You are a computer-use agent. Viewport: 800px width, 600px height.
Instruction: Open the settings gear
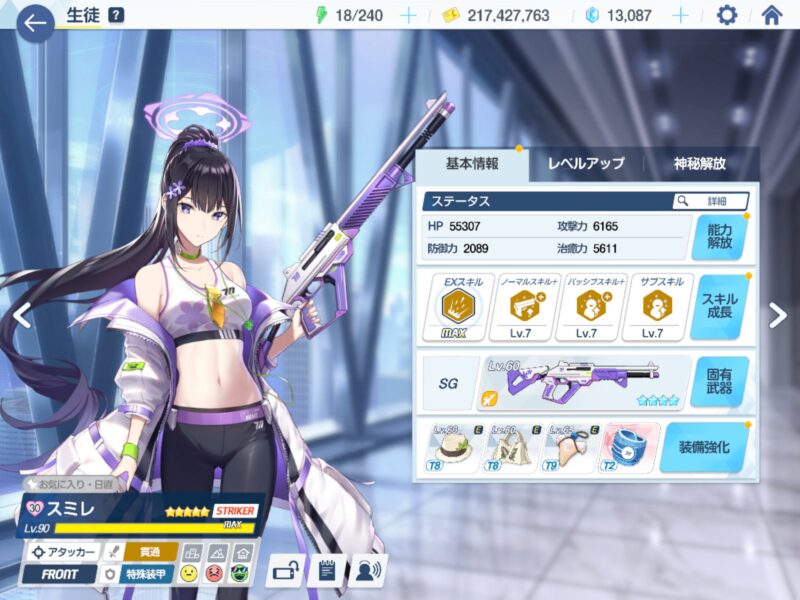[727, 15]
